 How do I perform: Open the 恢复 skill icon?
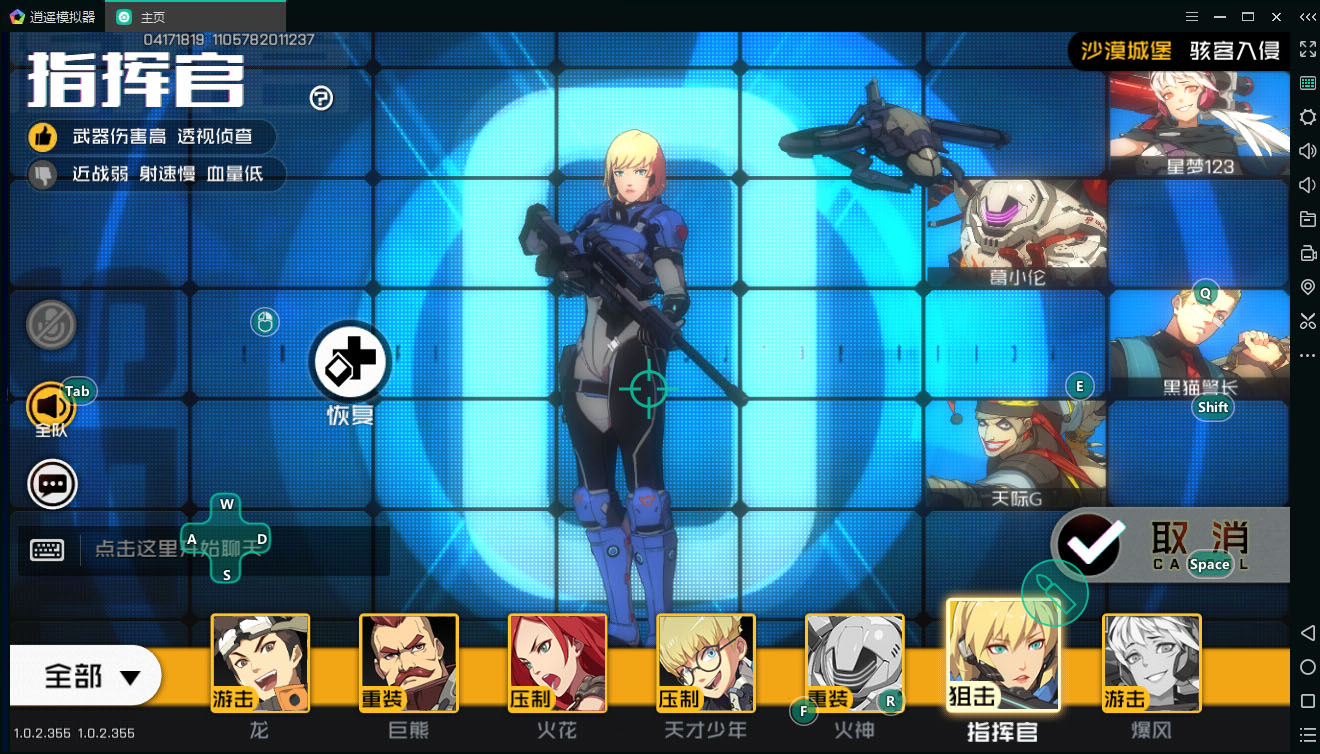tap(349, 362)
